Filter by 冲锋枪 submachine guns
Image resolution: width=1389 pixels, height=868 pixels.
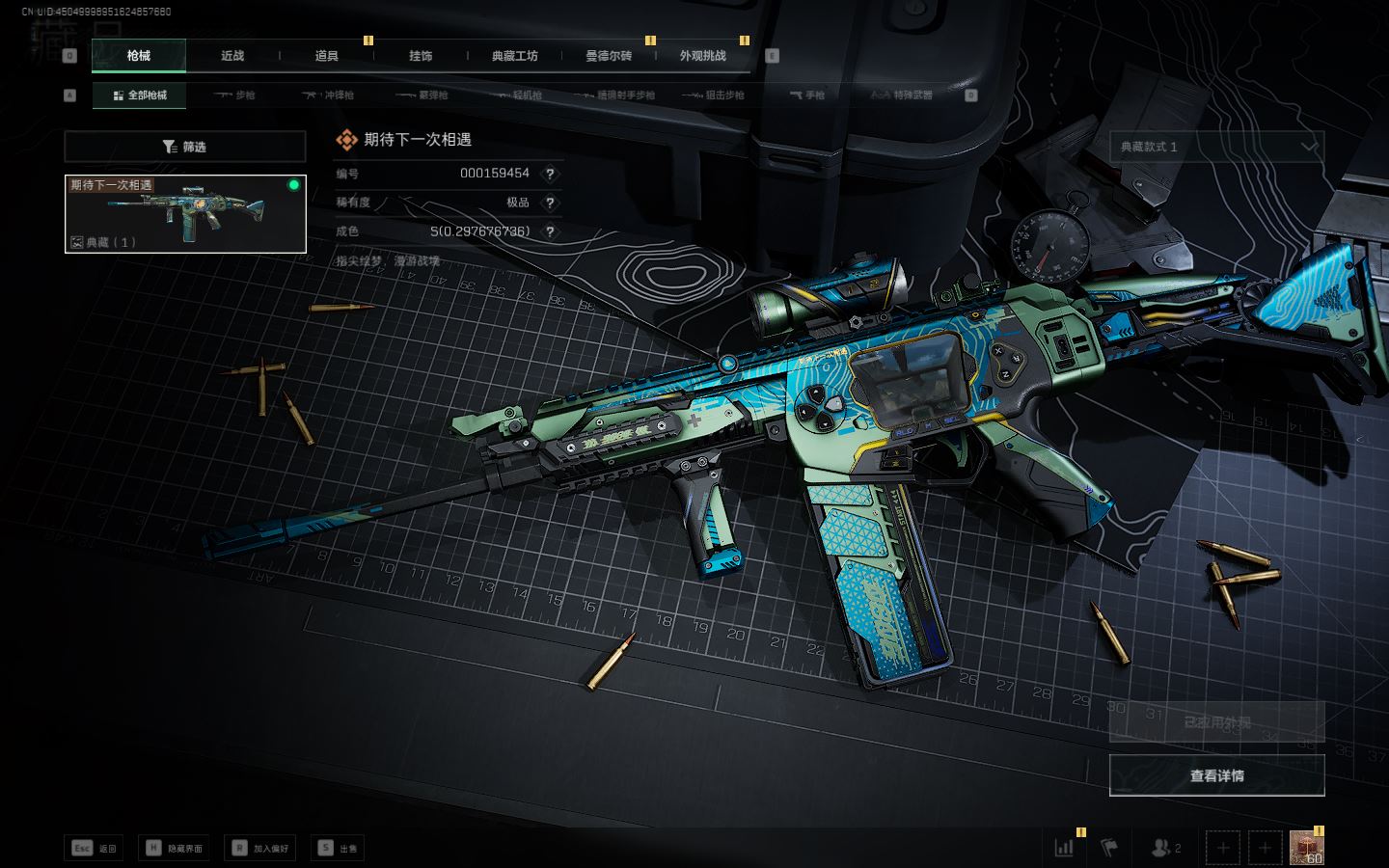coord(328,95)
